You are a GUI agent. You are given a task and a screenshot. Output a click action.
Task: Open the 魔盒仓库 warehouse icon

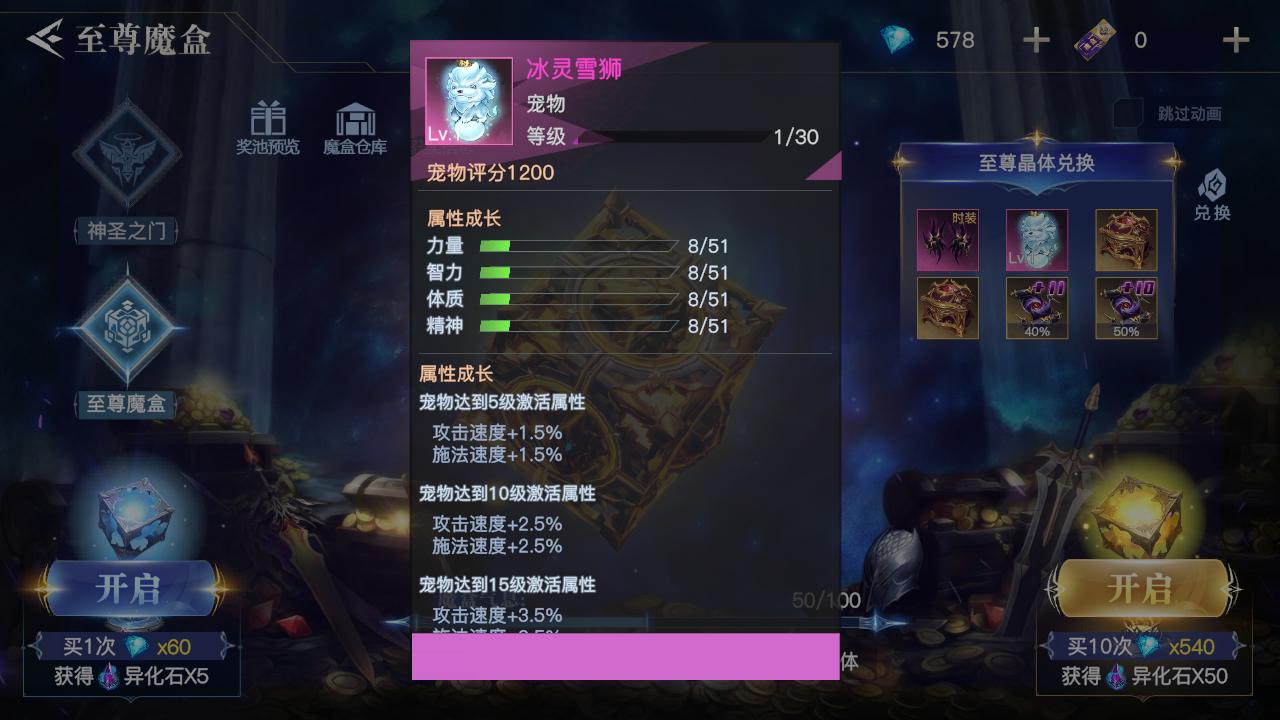(352, 120)
